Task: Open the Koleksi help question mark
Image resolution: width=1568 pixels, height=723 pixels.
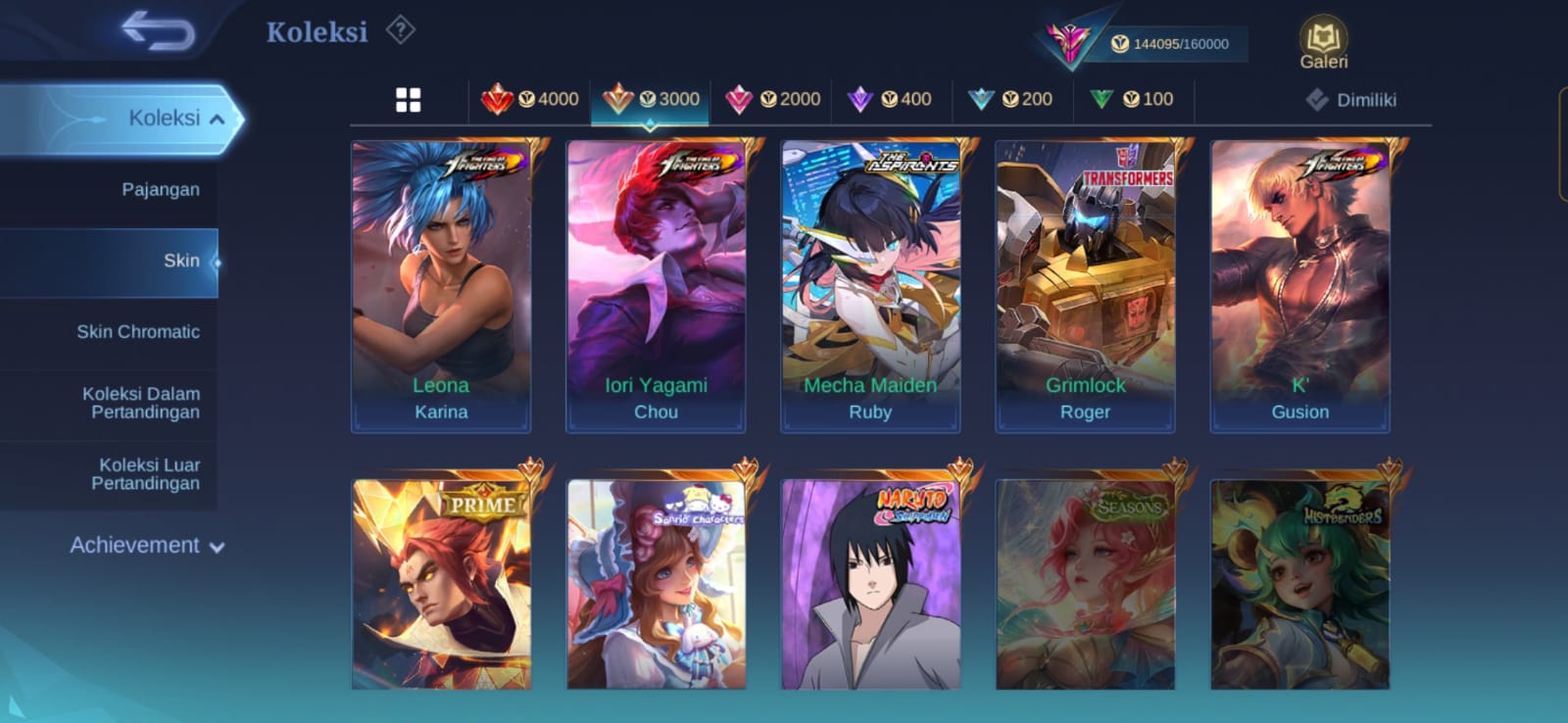Action: 400,30
